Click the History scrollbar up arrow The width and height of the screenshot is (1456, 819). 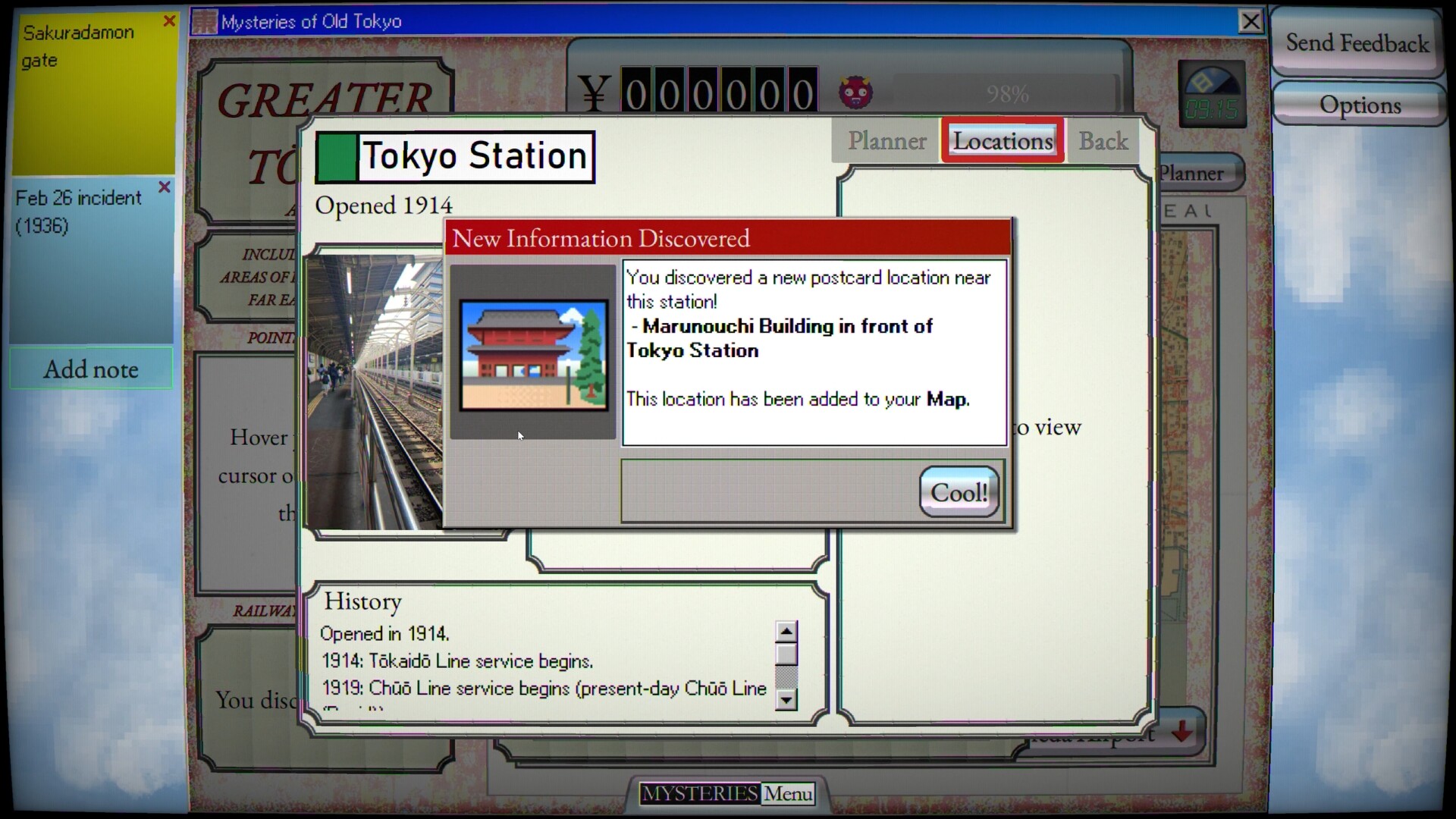[x=786, y=631]
